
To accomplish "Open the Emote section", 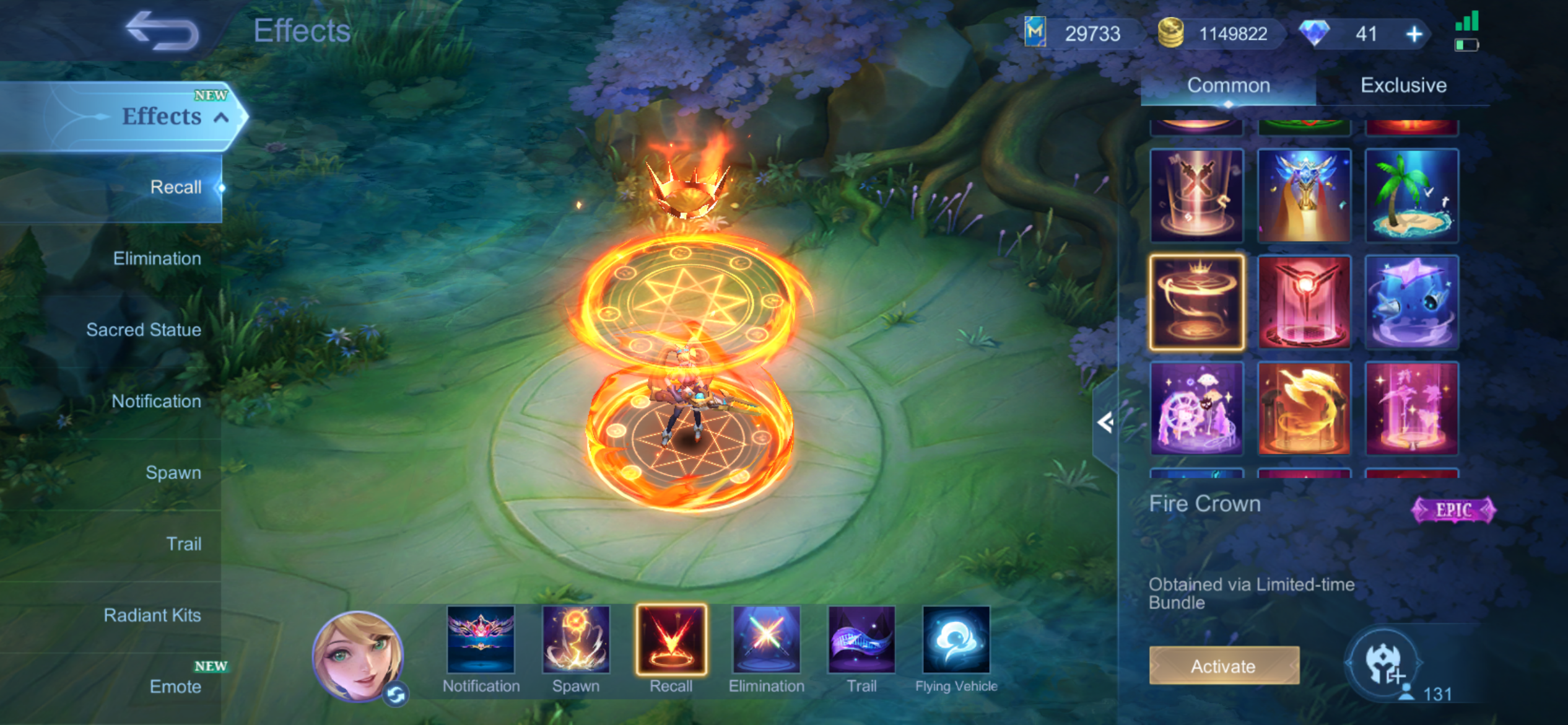I will point(175,687).
